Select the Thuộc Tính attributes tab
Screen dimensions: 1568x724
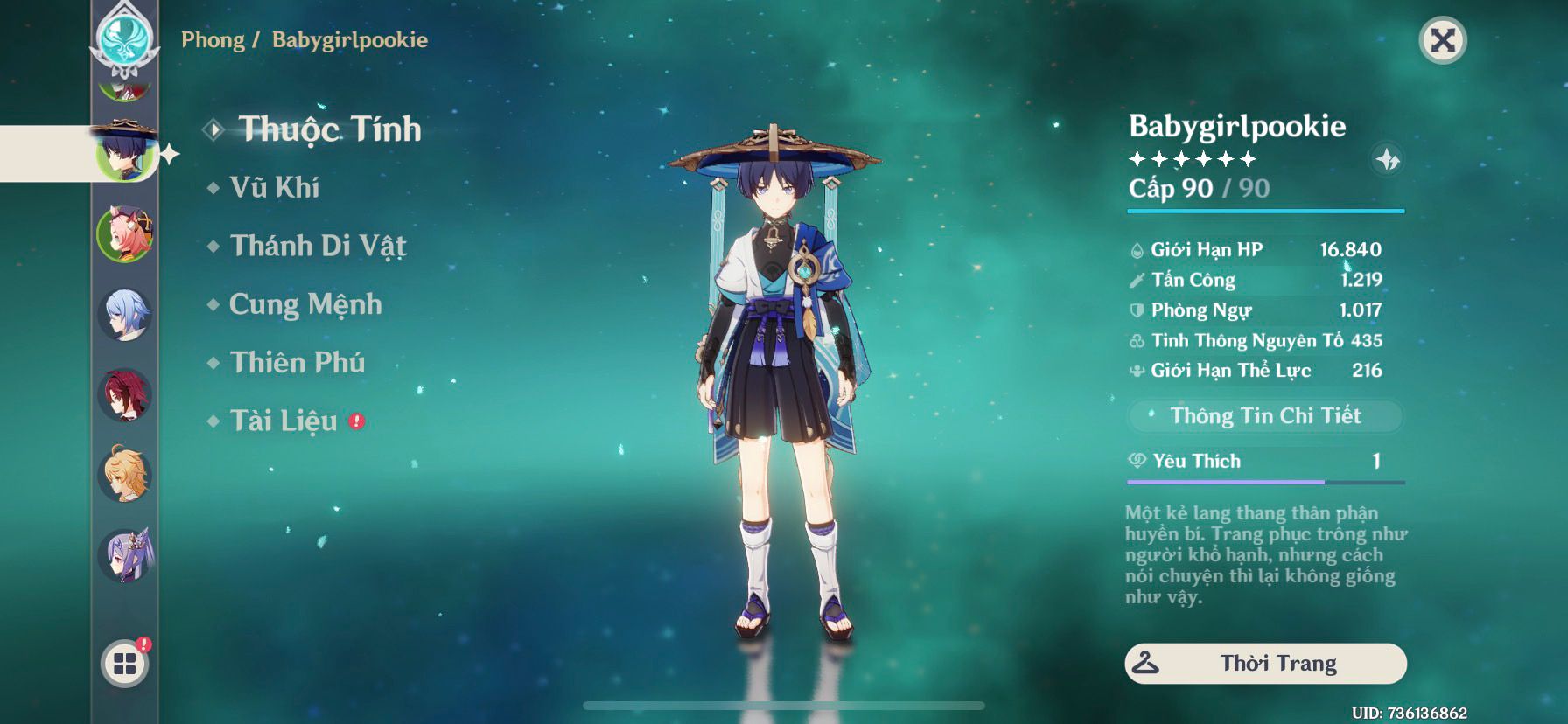click(x=329, y=129)
